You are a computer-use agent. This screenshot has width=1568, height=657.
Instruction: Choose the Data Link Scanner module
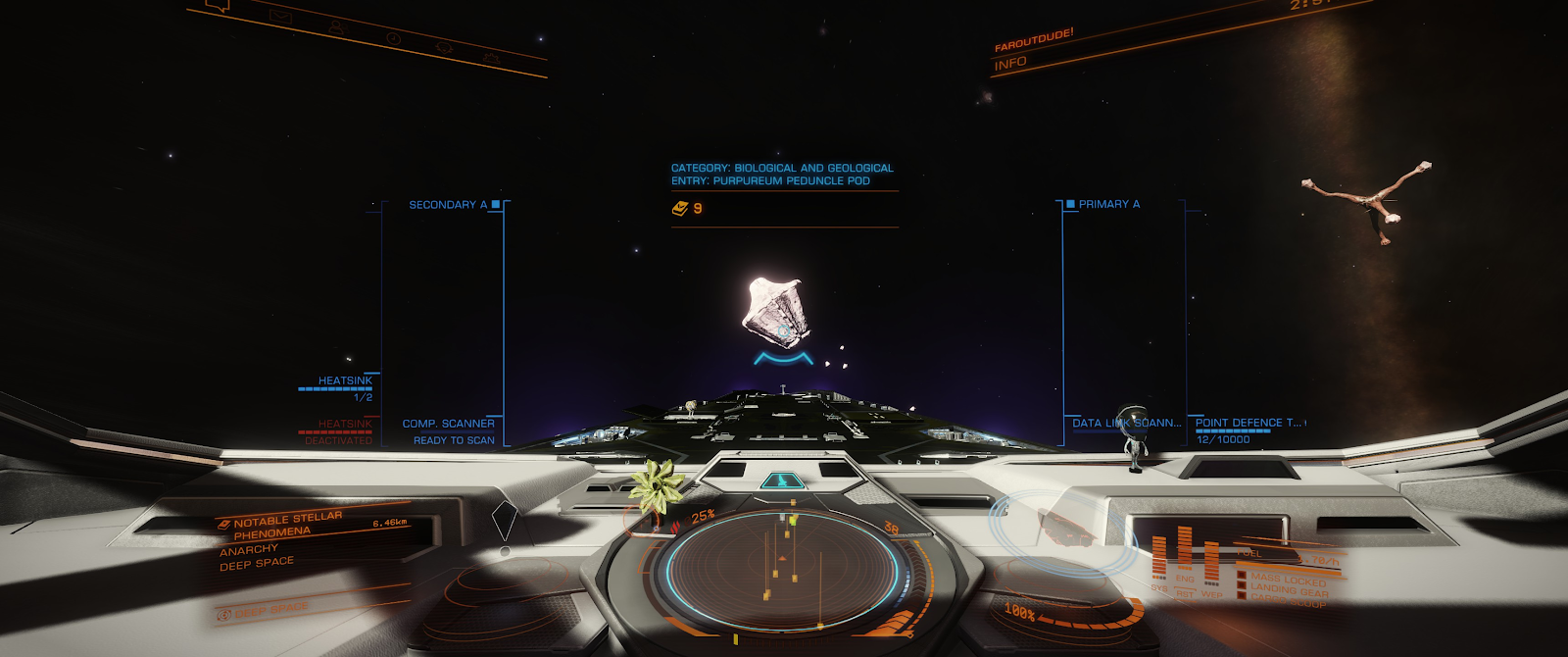click(x=1125, y=424)
